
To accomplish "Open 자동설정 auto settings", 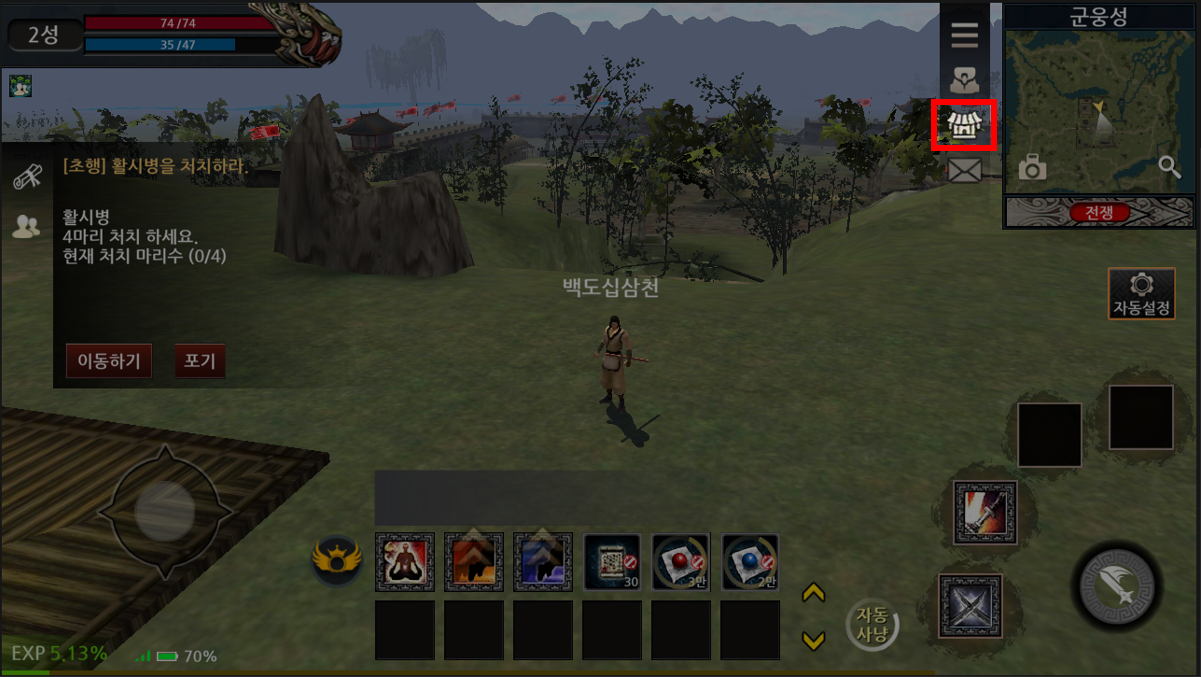I will point(1141,294).
